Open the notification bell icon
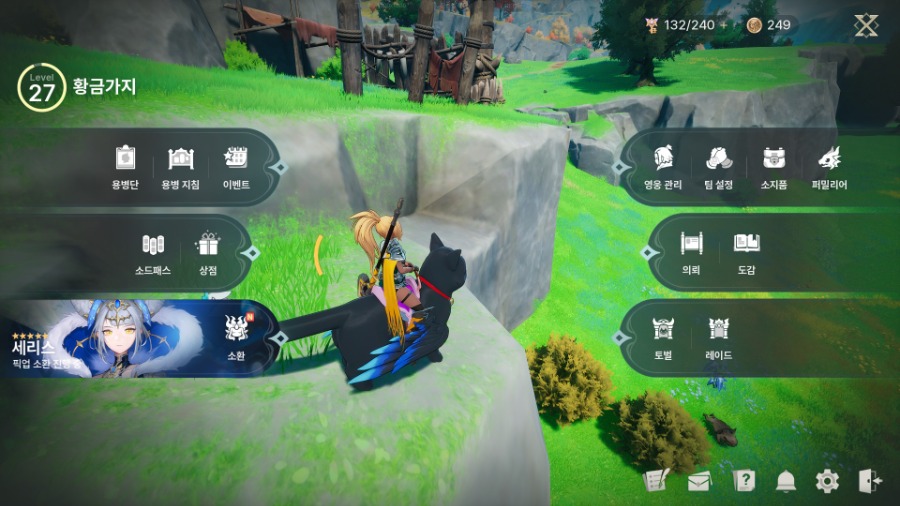Screen dimensions: 900x506 (x=786, y=481)
